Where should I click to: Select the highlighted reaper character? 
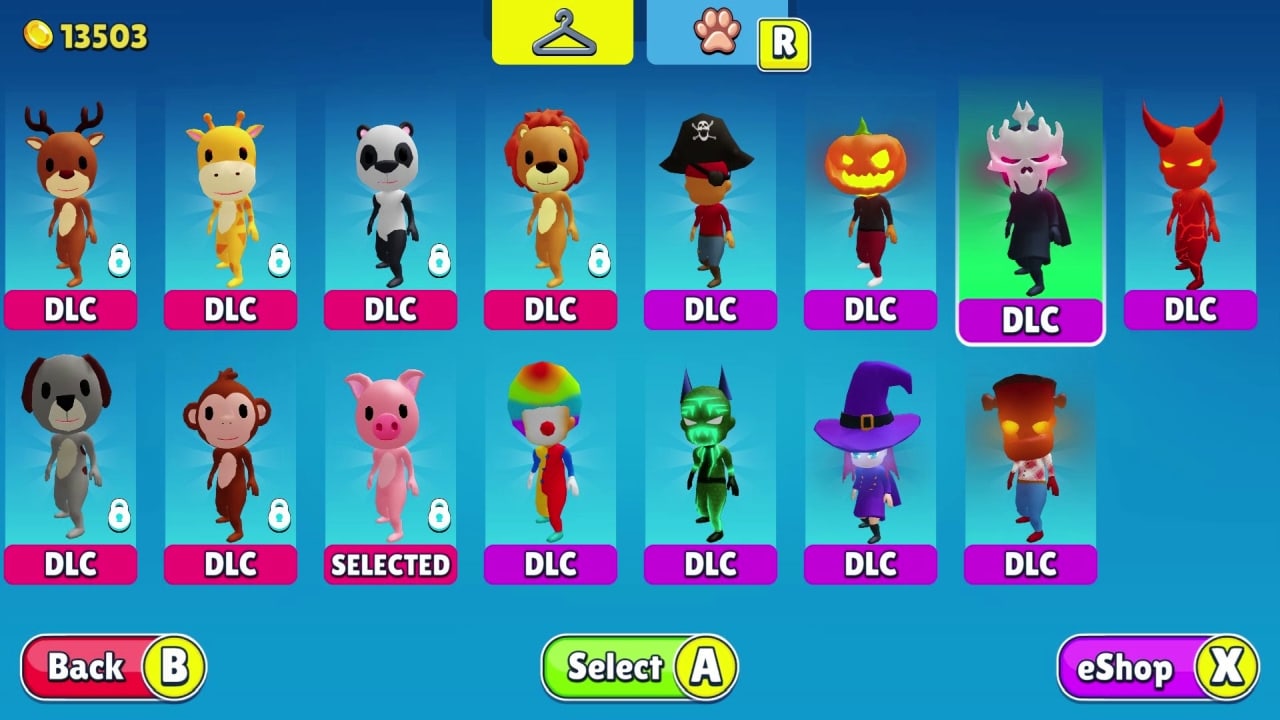[1030, 200]
